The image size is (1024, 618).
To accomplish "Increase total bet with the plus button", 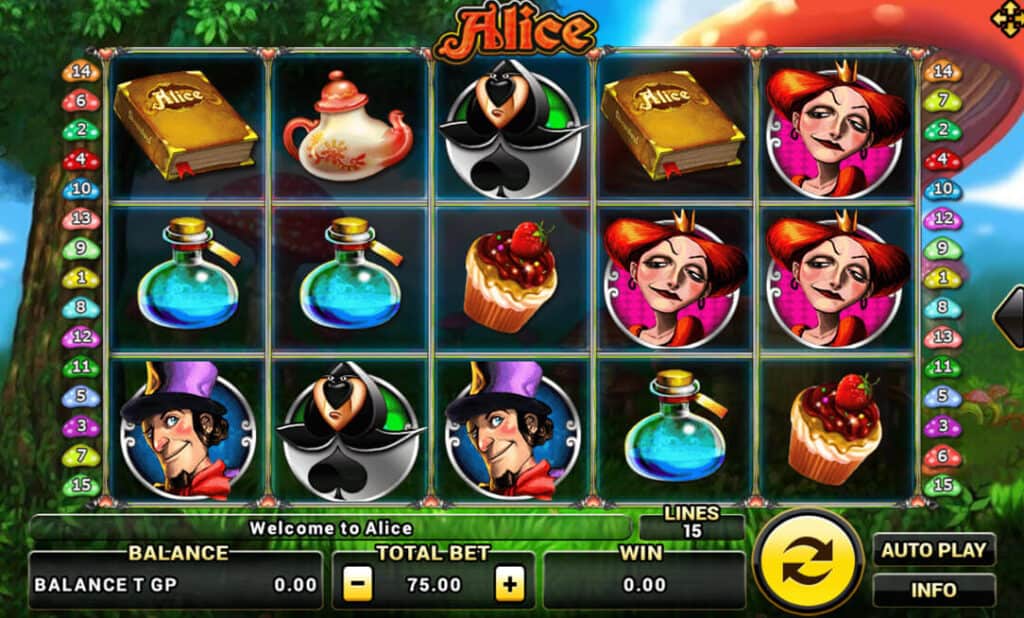I will pos(510,585).
